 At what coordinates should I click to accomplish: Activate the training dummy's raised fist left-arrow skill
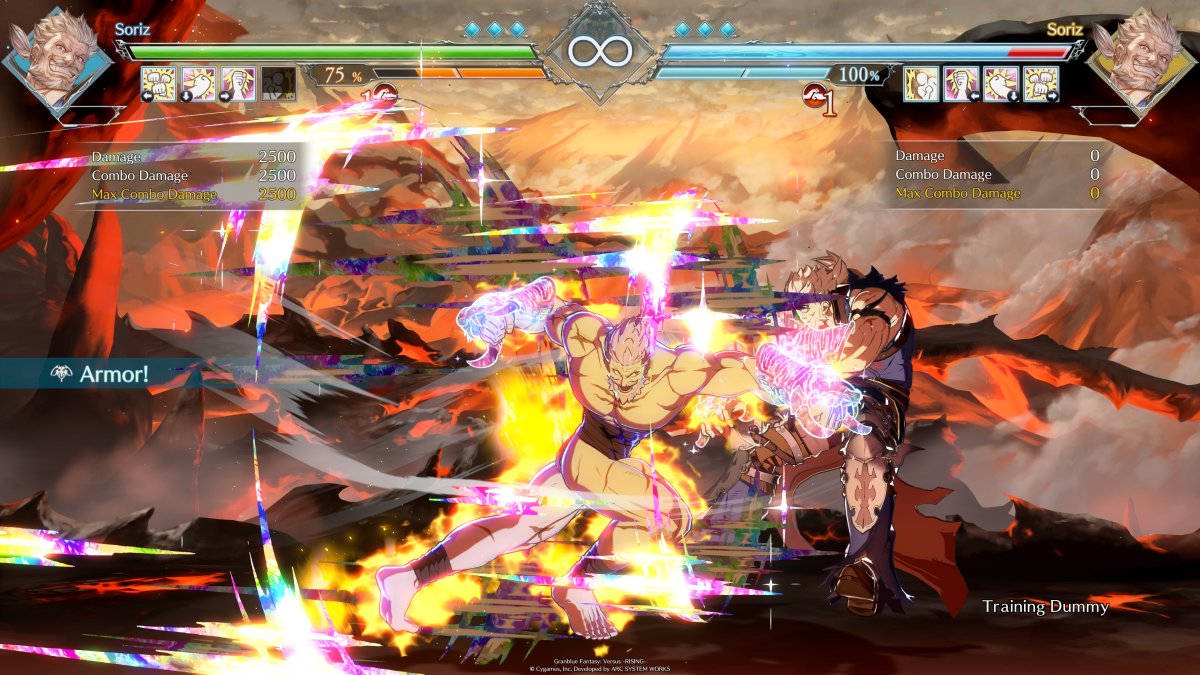[961, 84]
